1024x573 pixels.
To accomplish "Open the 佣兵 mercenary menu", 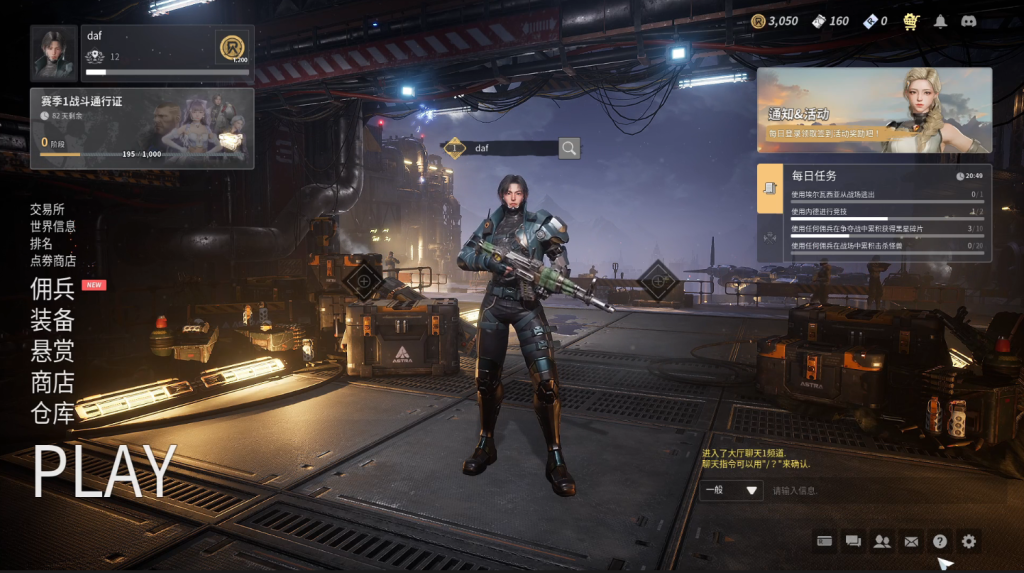I will (x=52, y=290).
